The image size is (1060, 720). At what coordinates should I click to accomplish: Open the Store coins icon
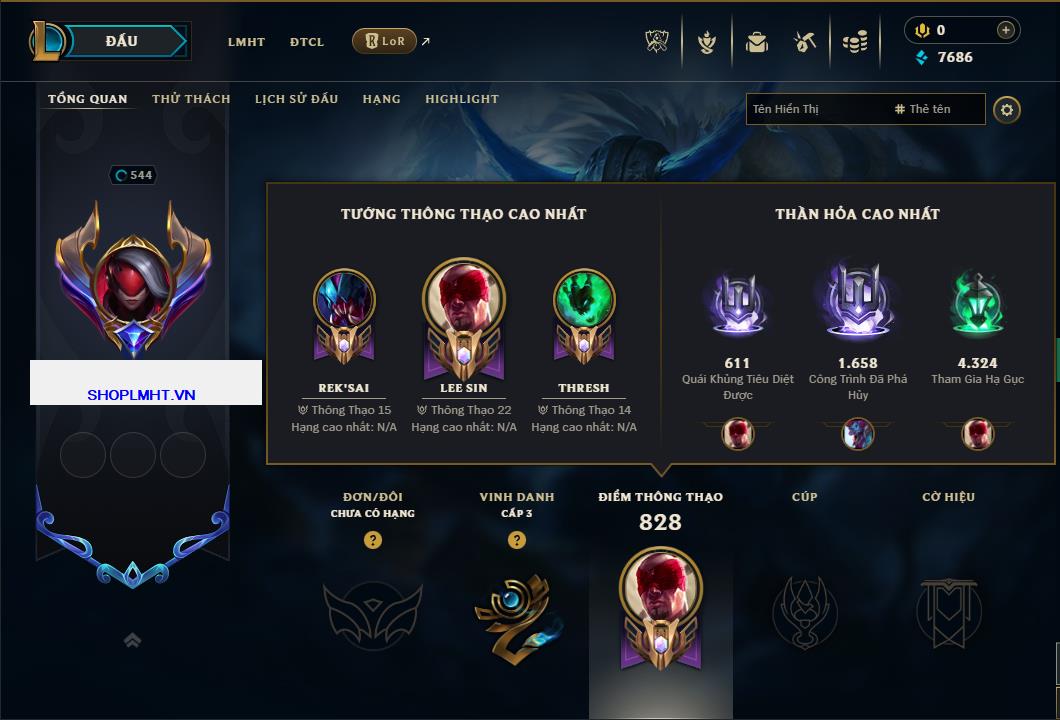coord(855,42)
